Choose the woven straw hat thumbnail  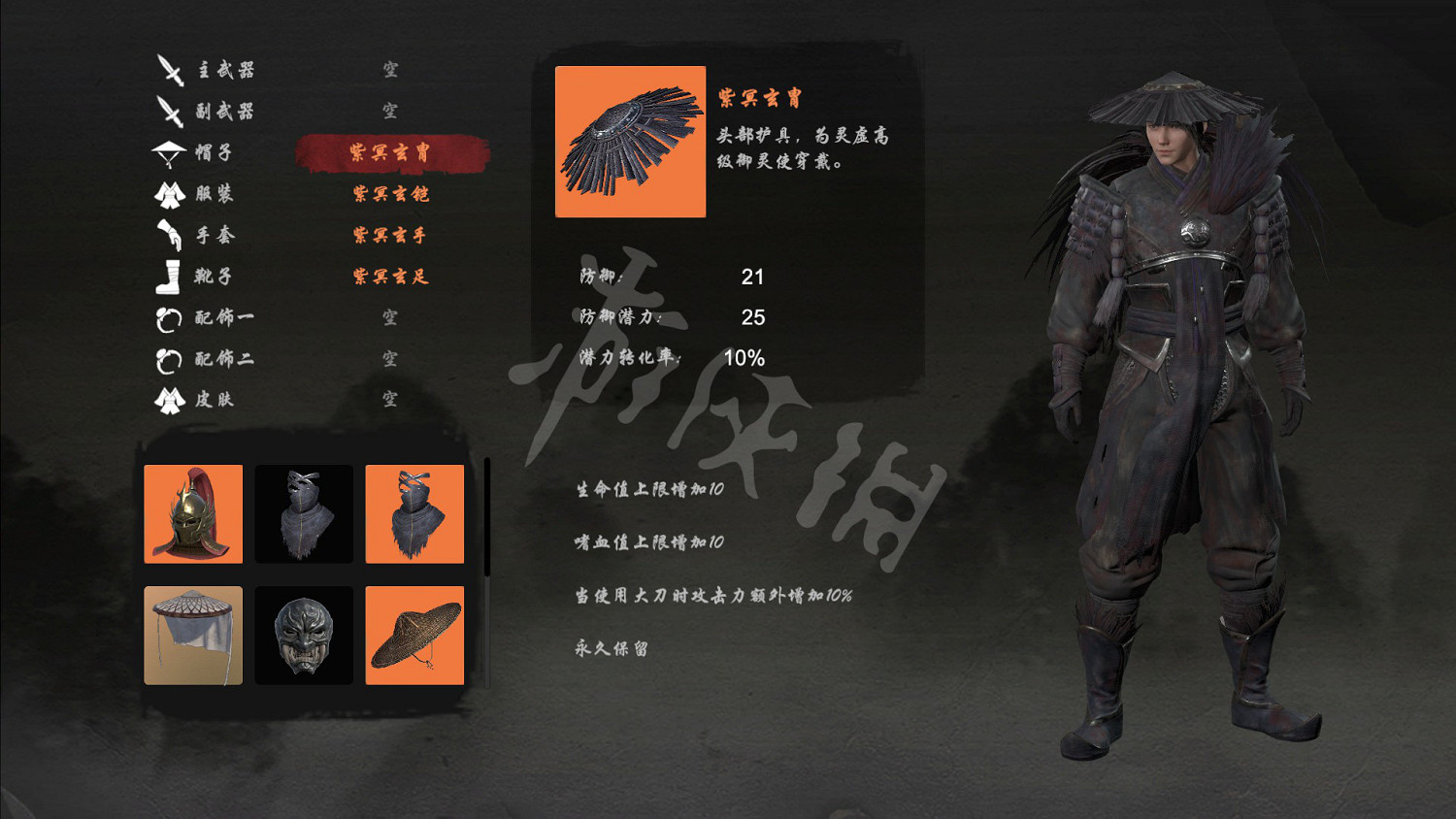point(414,636)
